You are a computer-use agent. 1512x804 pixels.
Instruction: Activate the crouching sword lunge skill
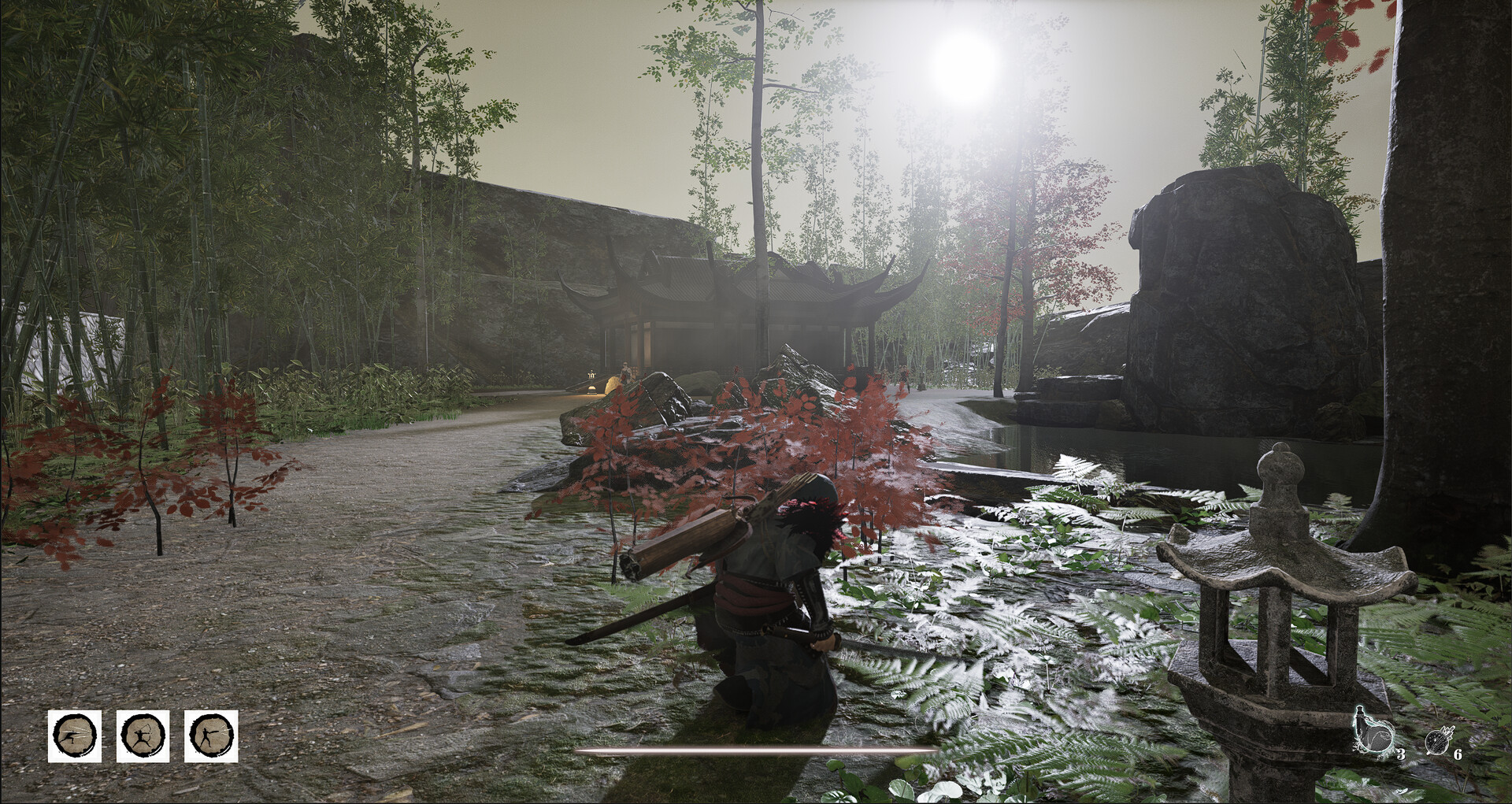tap(75, 736)
